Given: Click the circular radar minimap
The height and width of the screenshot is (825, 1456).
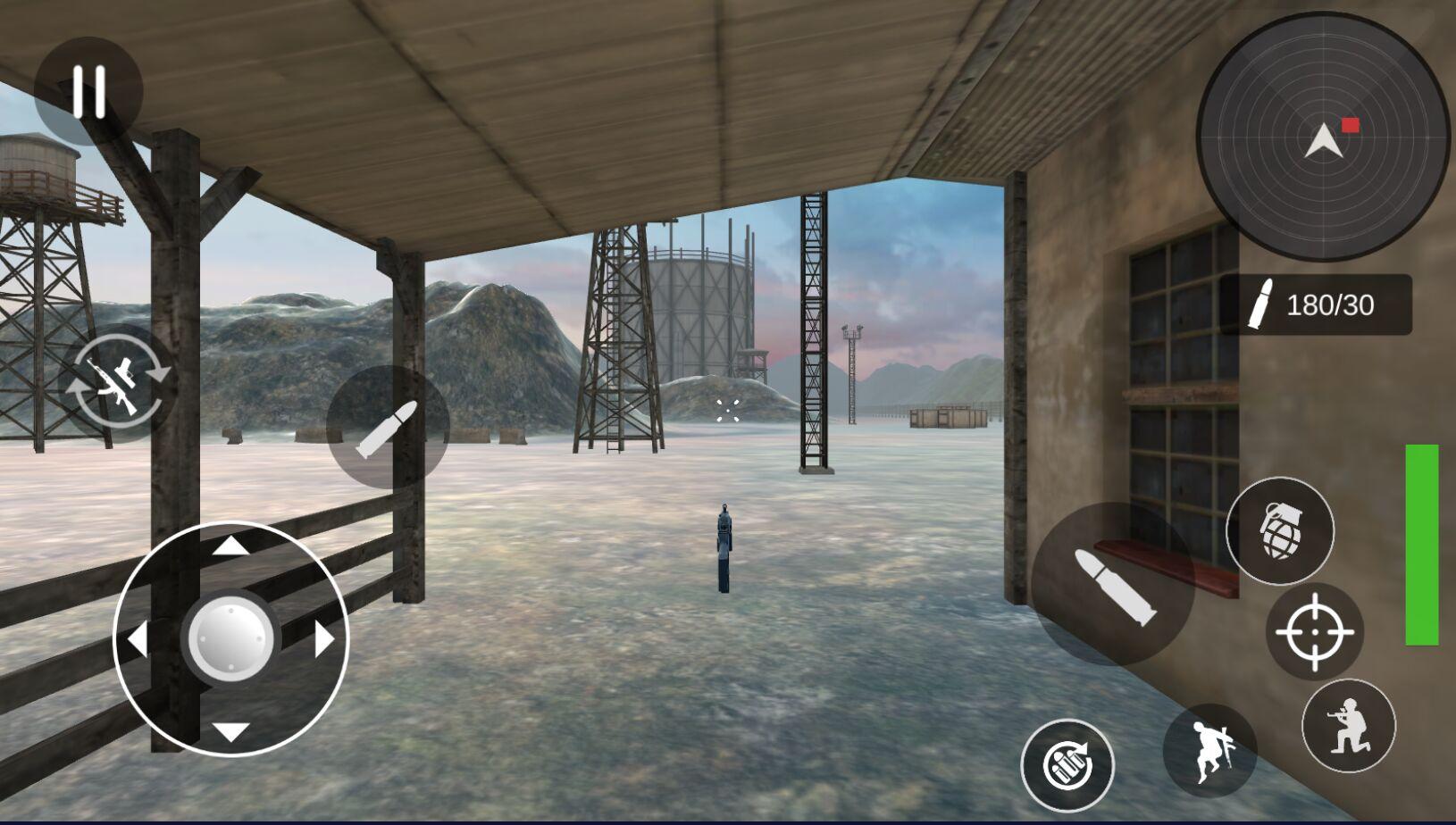Looking at the screenshot, I should [x=1322, y=138].
